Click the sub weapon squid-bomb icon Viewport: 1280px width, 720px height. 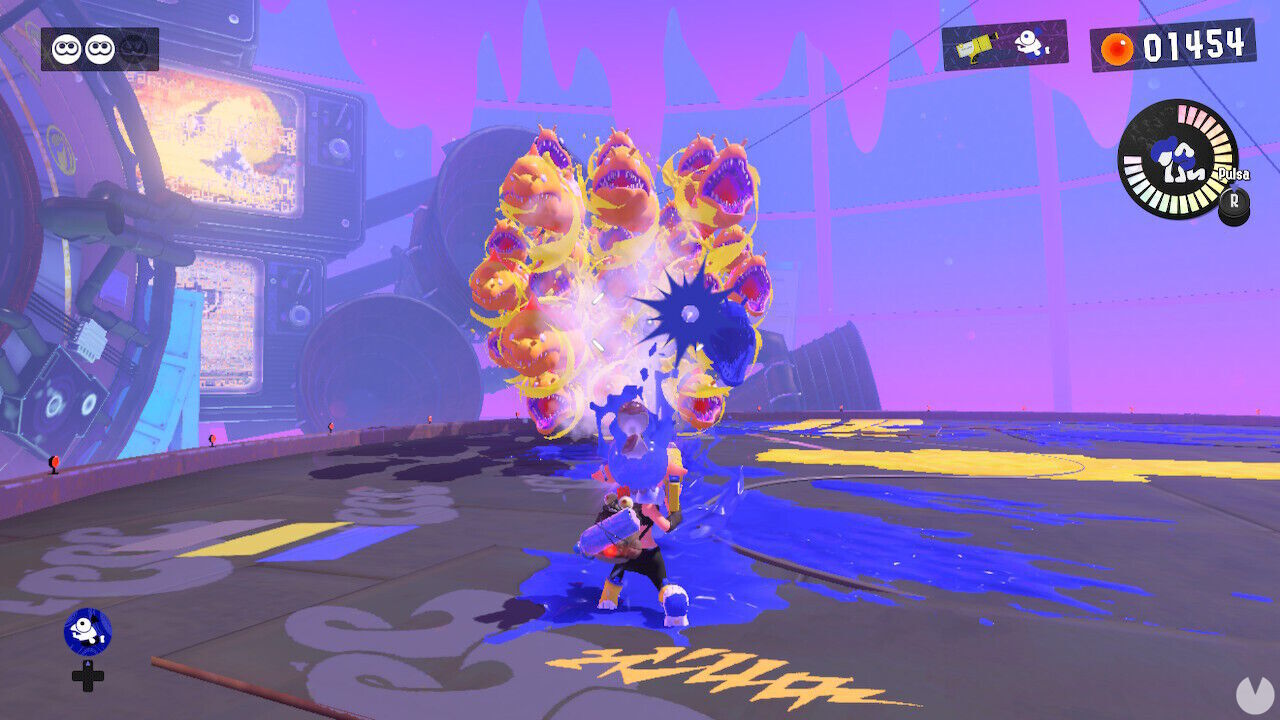click(1031, 44)
